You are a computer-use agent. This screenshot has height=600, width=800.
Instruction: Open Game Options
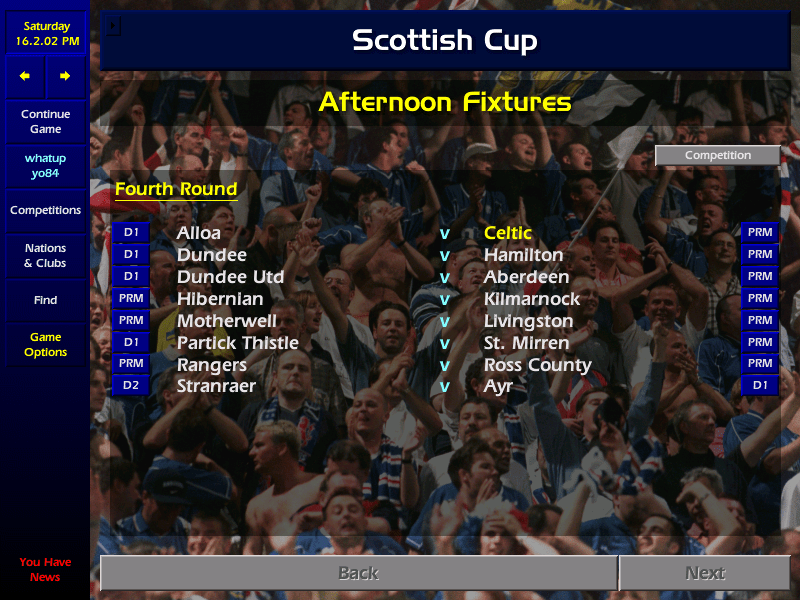pyautogui.click(x=45, y=345)
